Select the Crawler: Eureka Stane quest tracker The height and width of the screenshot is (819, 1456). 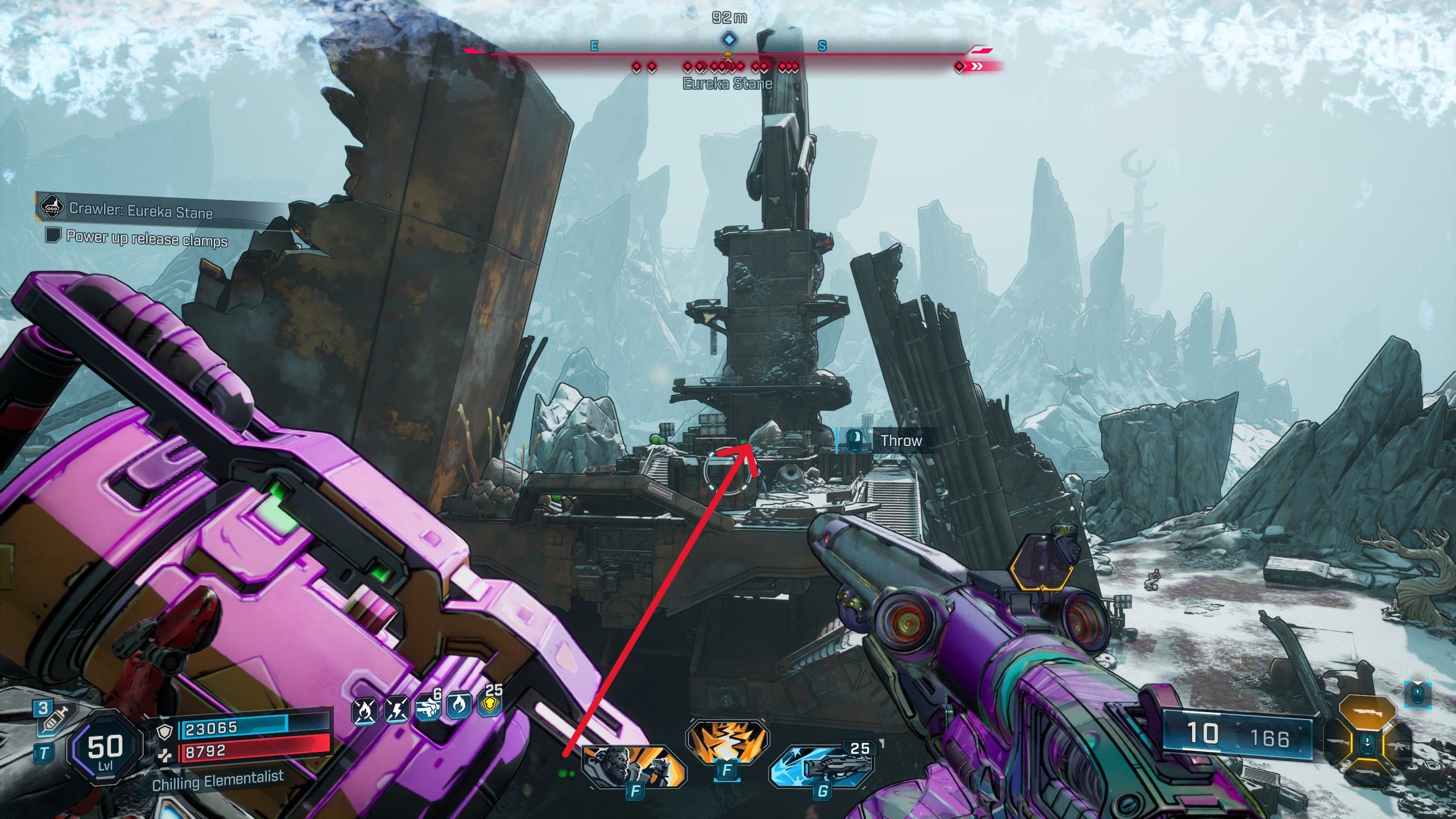click(x=140, y=210)
